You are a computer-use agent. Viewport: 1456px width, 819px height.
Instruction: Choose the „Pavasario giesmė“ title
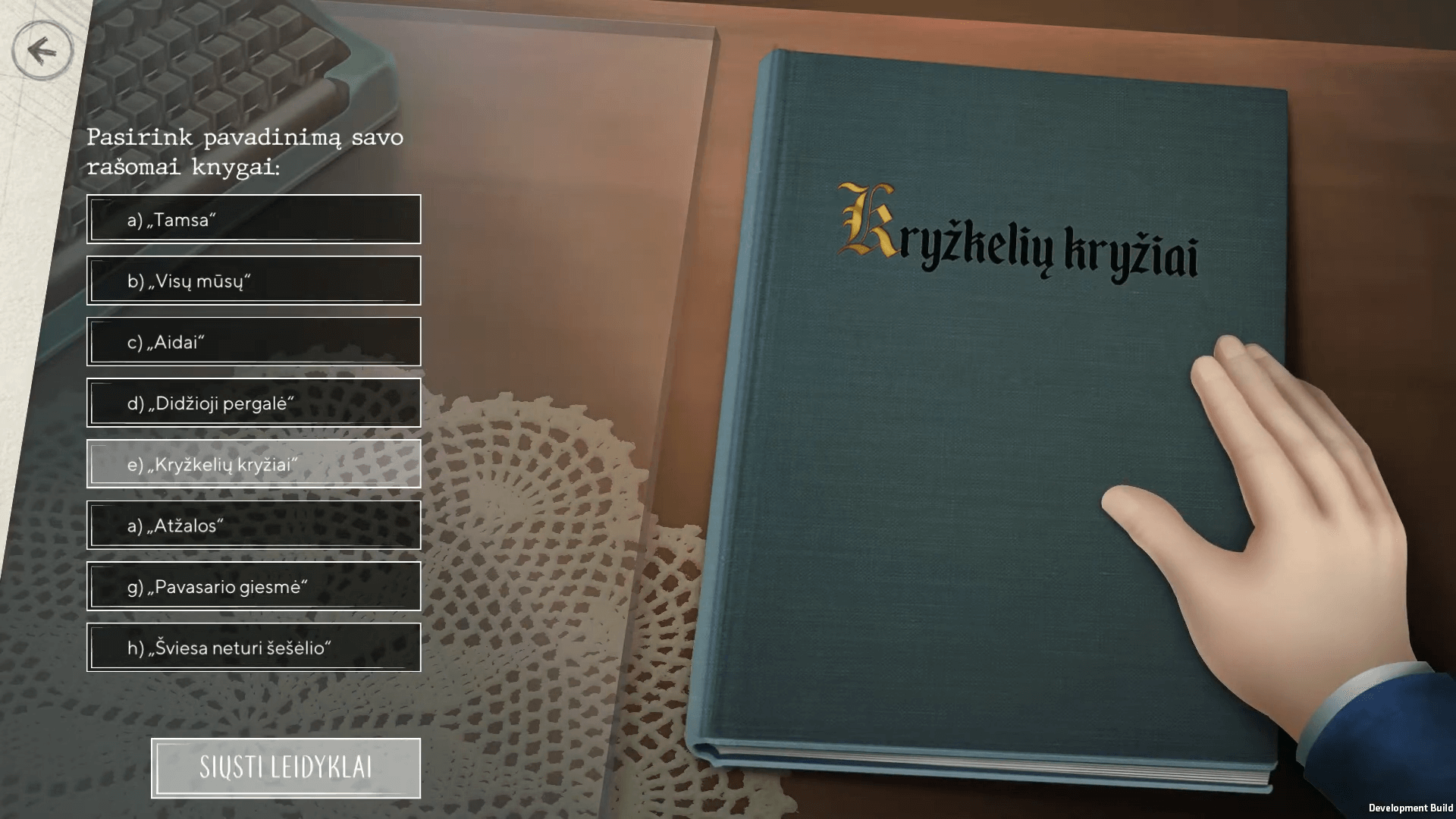[253, 586]
